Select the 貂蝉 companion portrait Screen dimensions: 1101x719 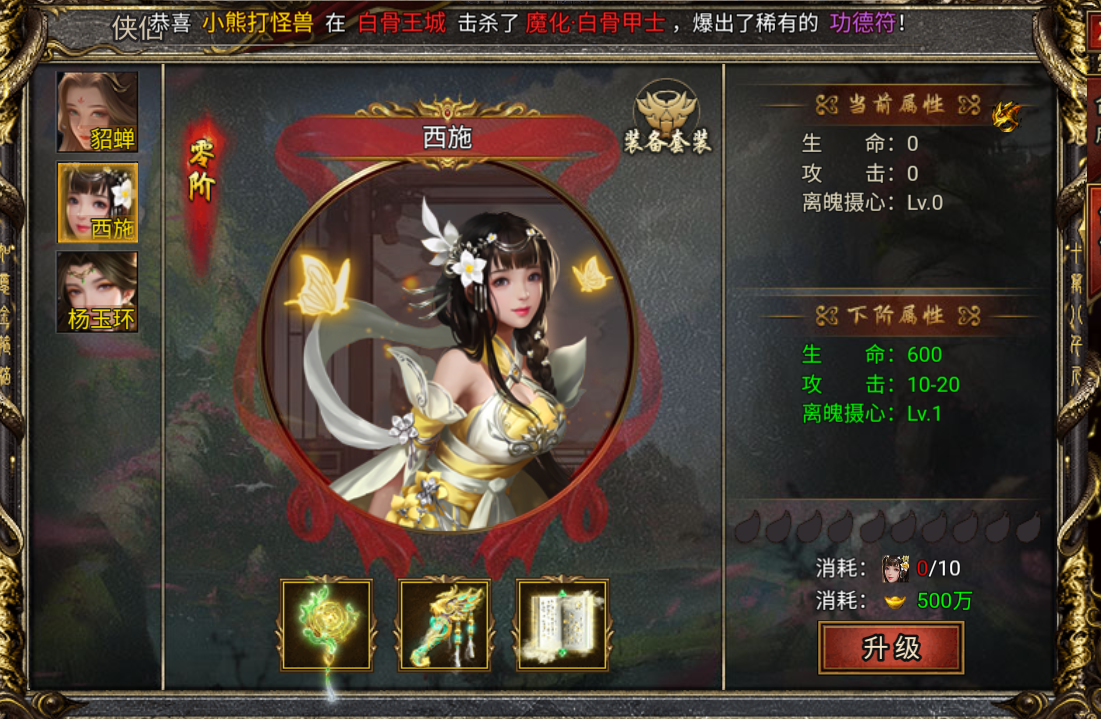coord(97,111)
